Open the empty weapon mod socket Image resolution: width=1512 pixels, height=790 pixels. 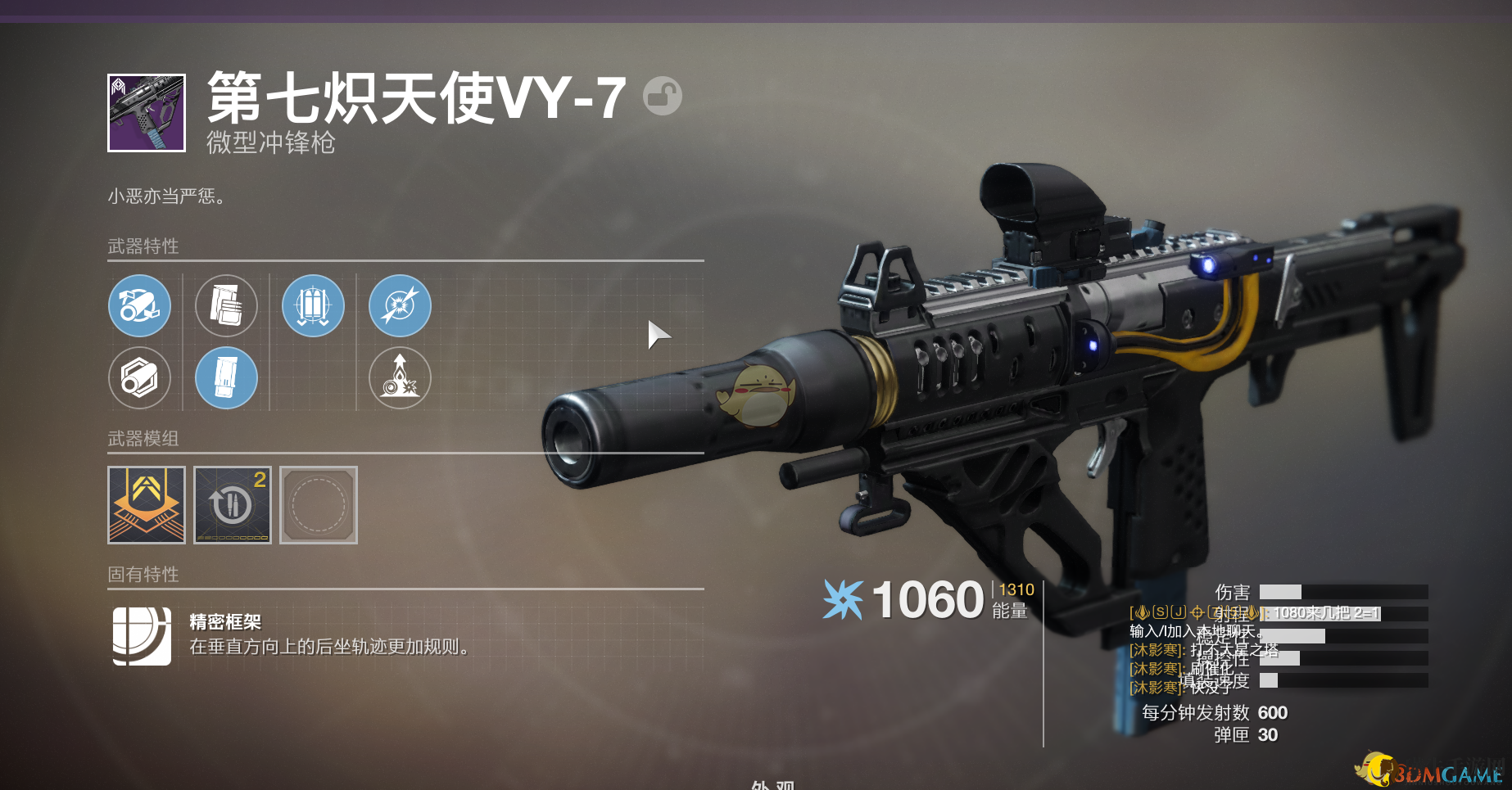[x=319, y=505]
